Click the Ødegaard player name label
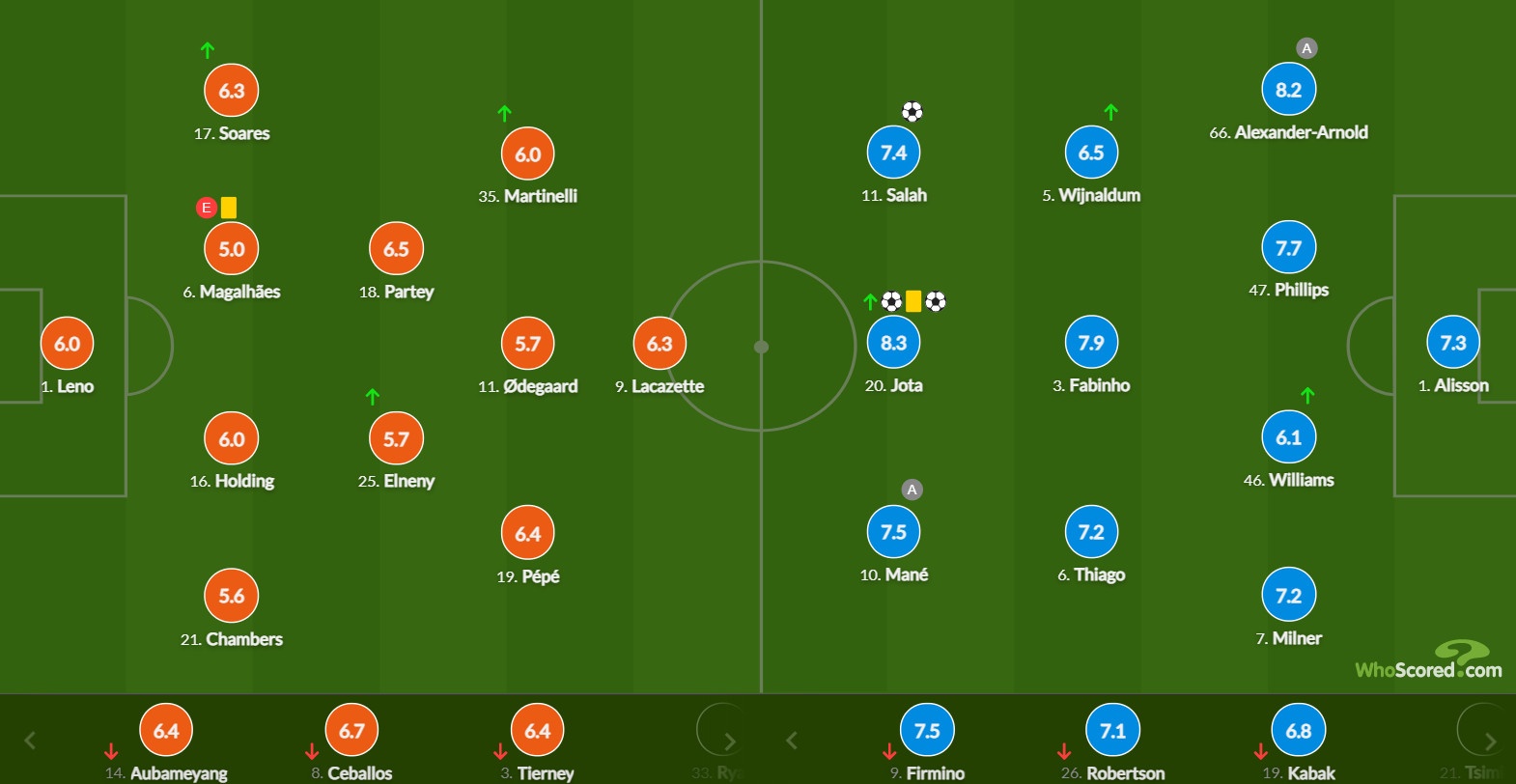Image resolution: width=1516 pixels, height=784 pixels. coord(527,386)
